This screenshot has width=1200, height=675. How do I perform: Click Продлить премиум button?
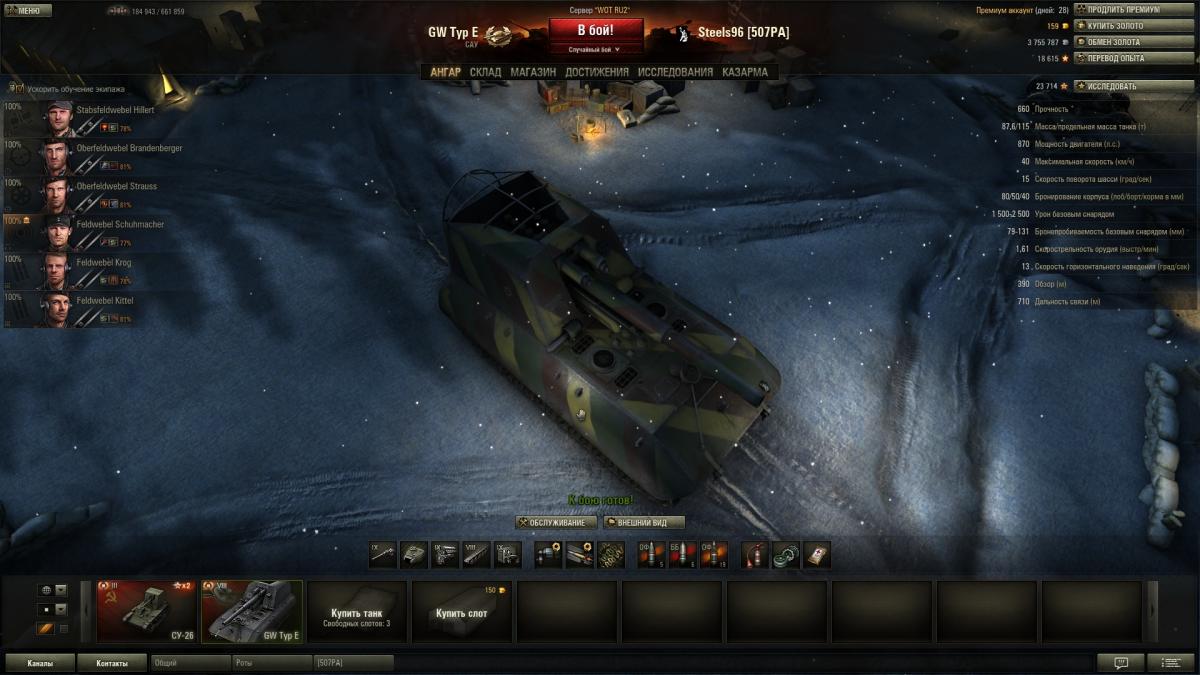1119,10
